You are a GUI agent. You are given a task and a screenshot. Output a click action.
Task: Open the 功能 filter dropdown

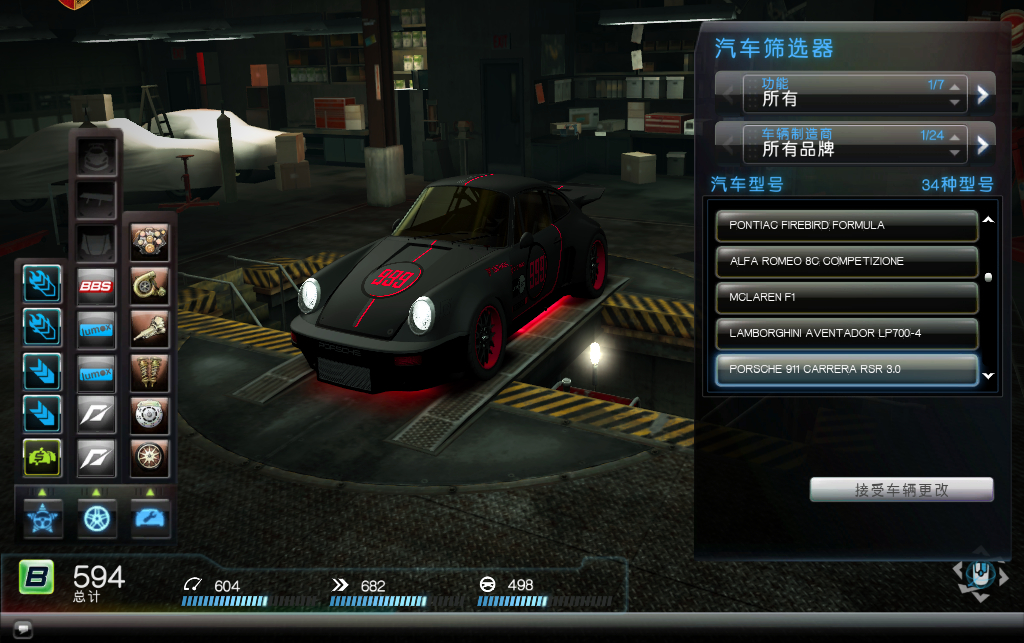pos(854,93)
